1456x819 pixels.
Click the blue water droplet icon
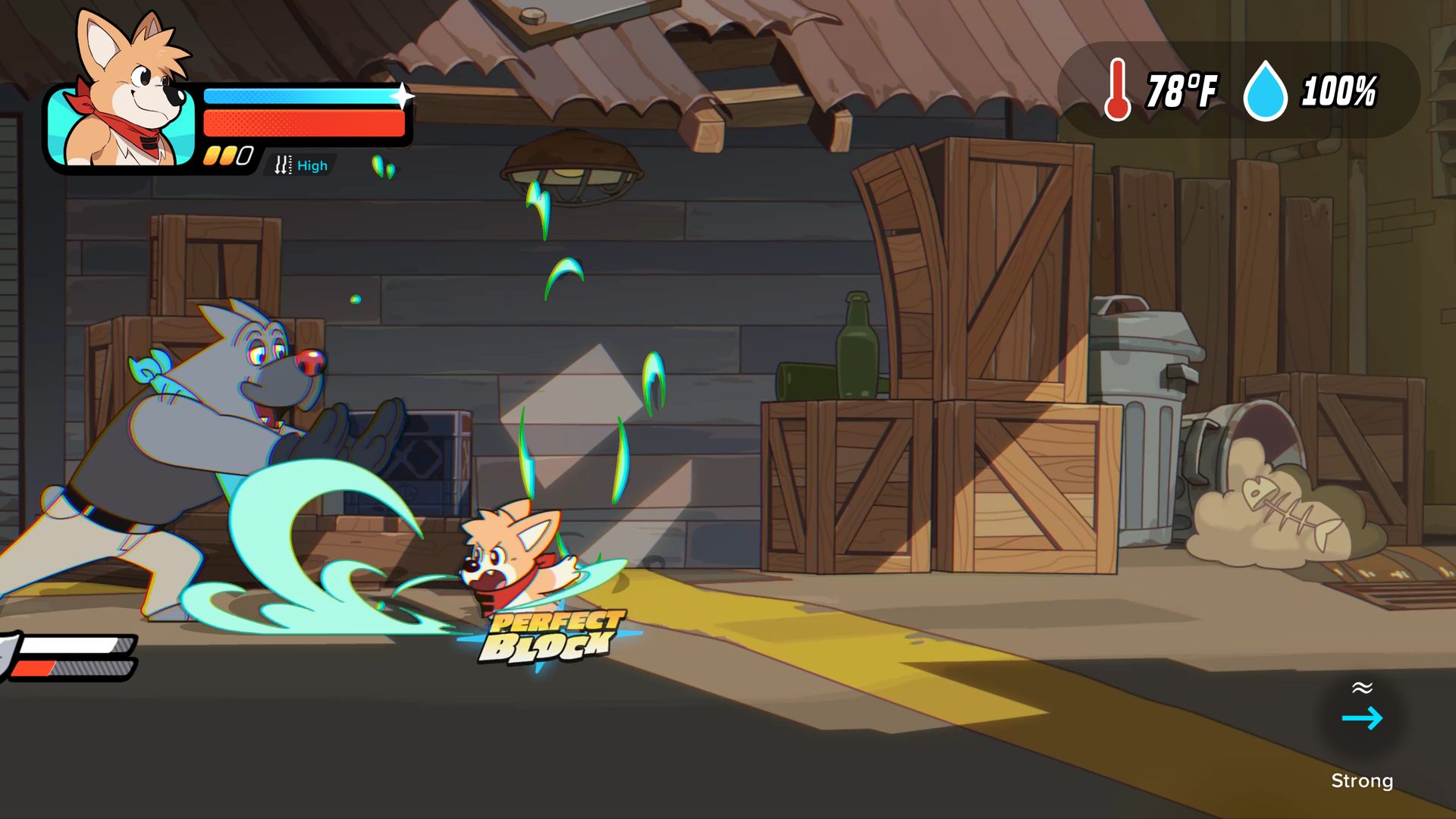point(1265,92)
